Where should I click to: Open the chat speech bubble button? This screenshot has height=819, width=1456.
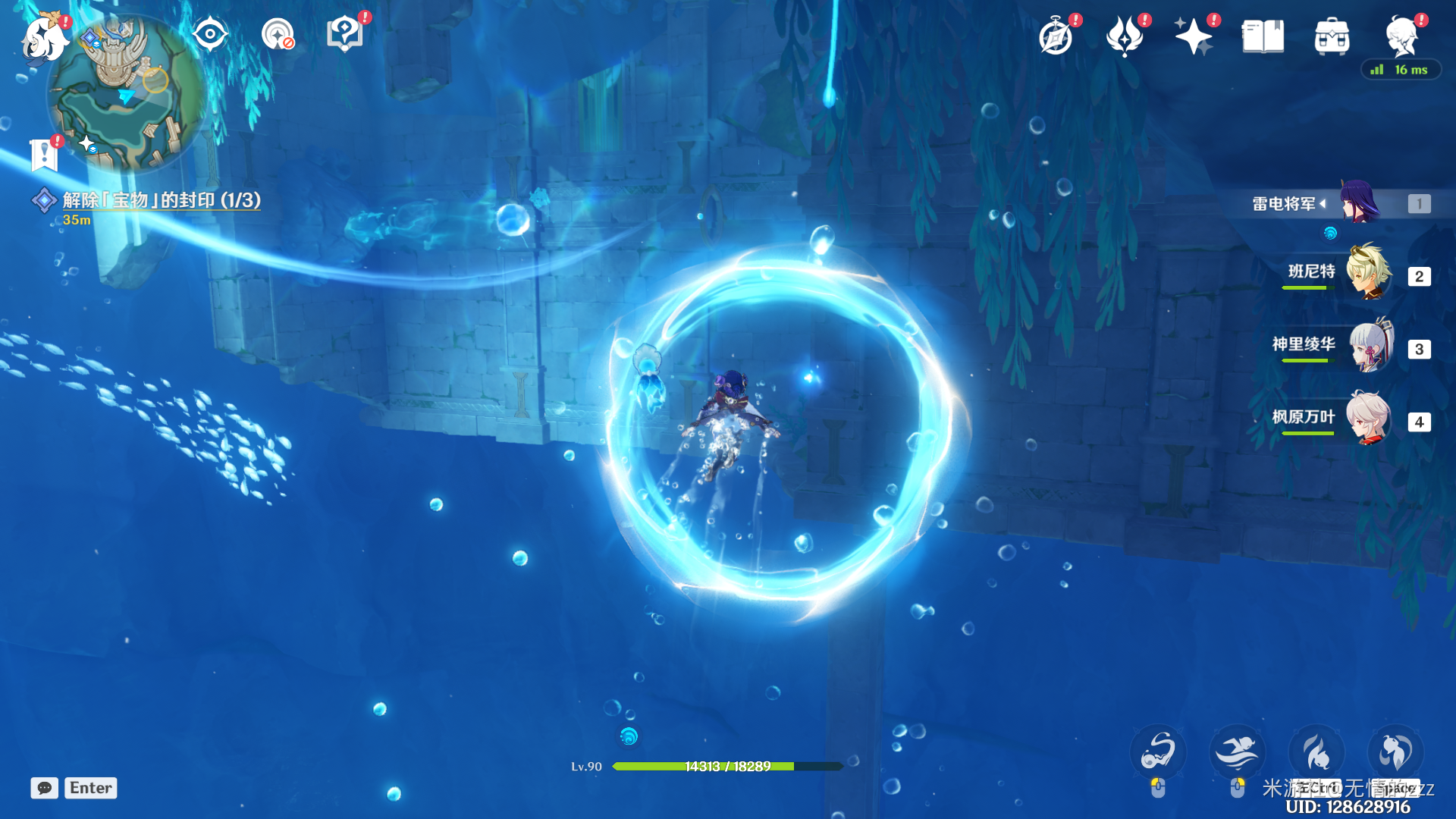tap(45, 788)
